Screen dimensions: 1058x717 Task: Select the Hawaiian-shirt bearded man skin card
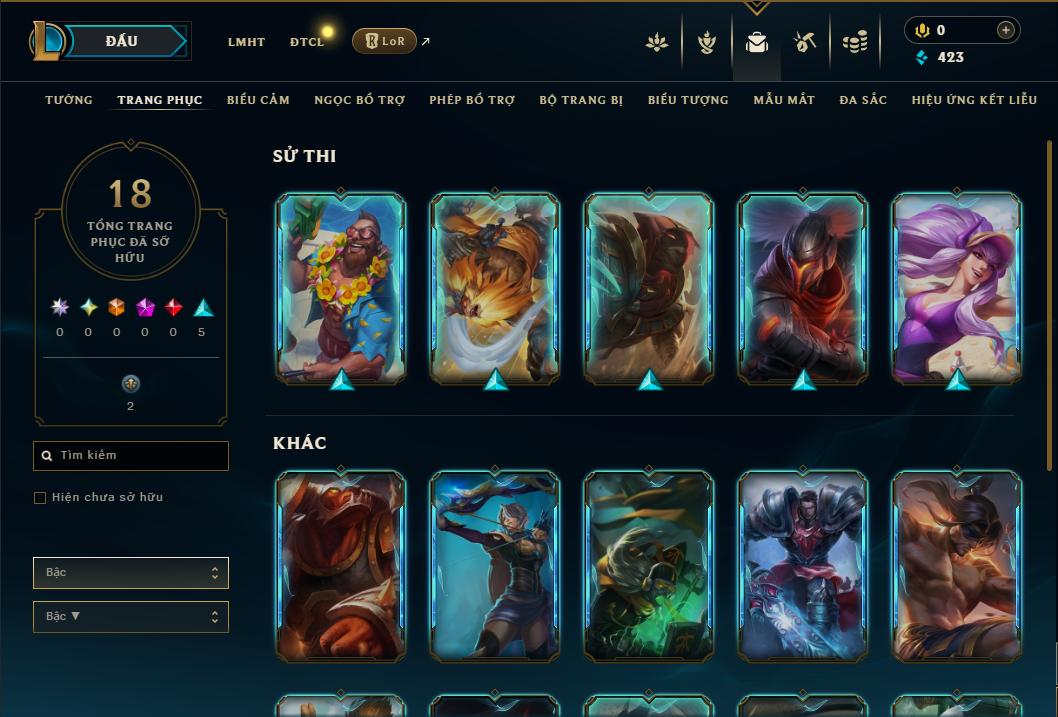click(341, 287)
